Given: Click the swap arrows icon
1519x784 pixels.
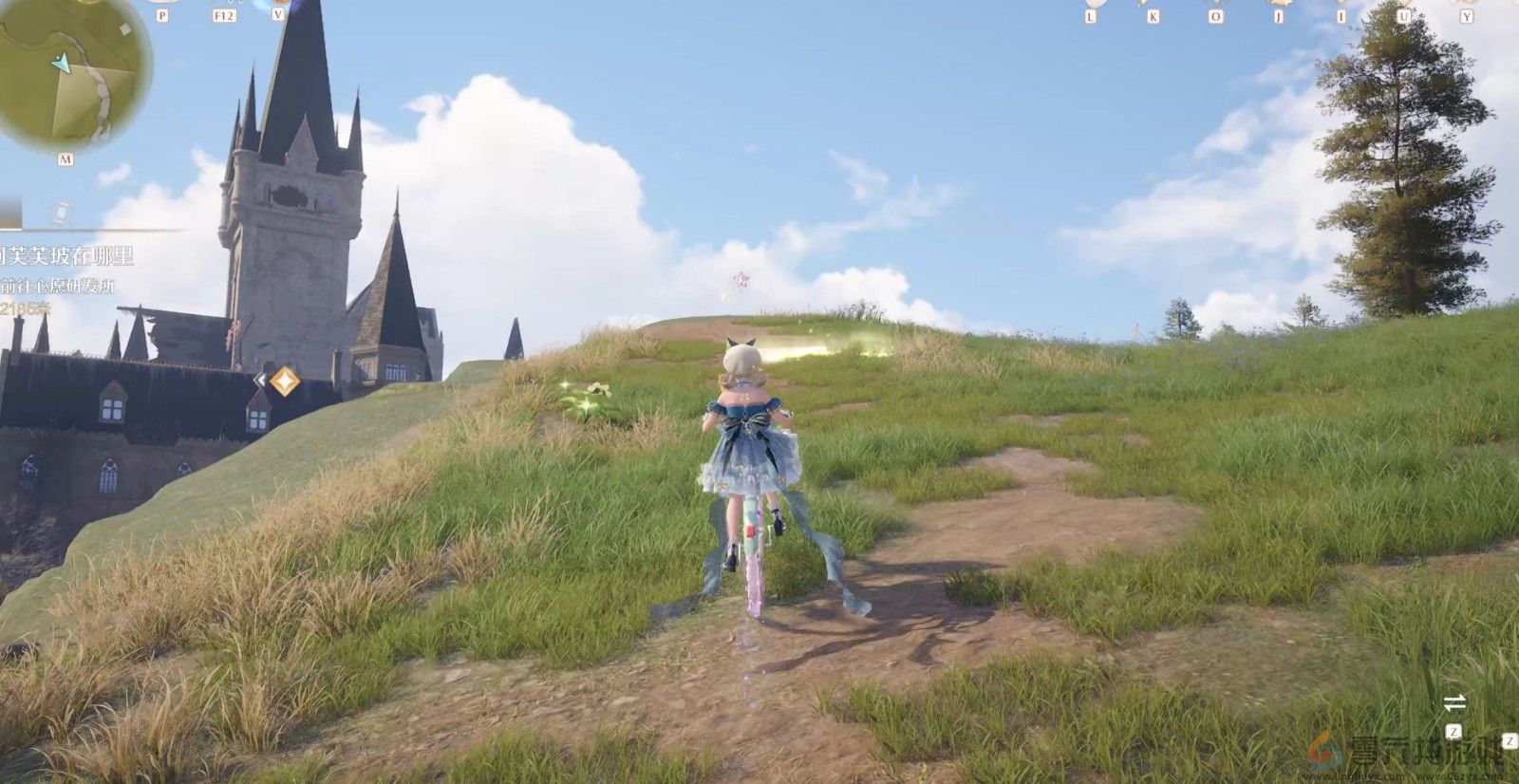Looking at the screenshot, I should (1453, 703).
